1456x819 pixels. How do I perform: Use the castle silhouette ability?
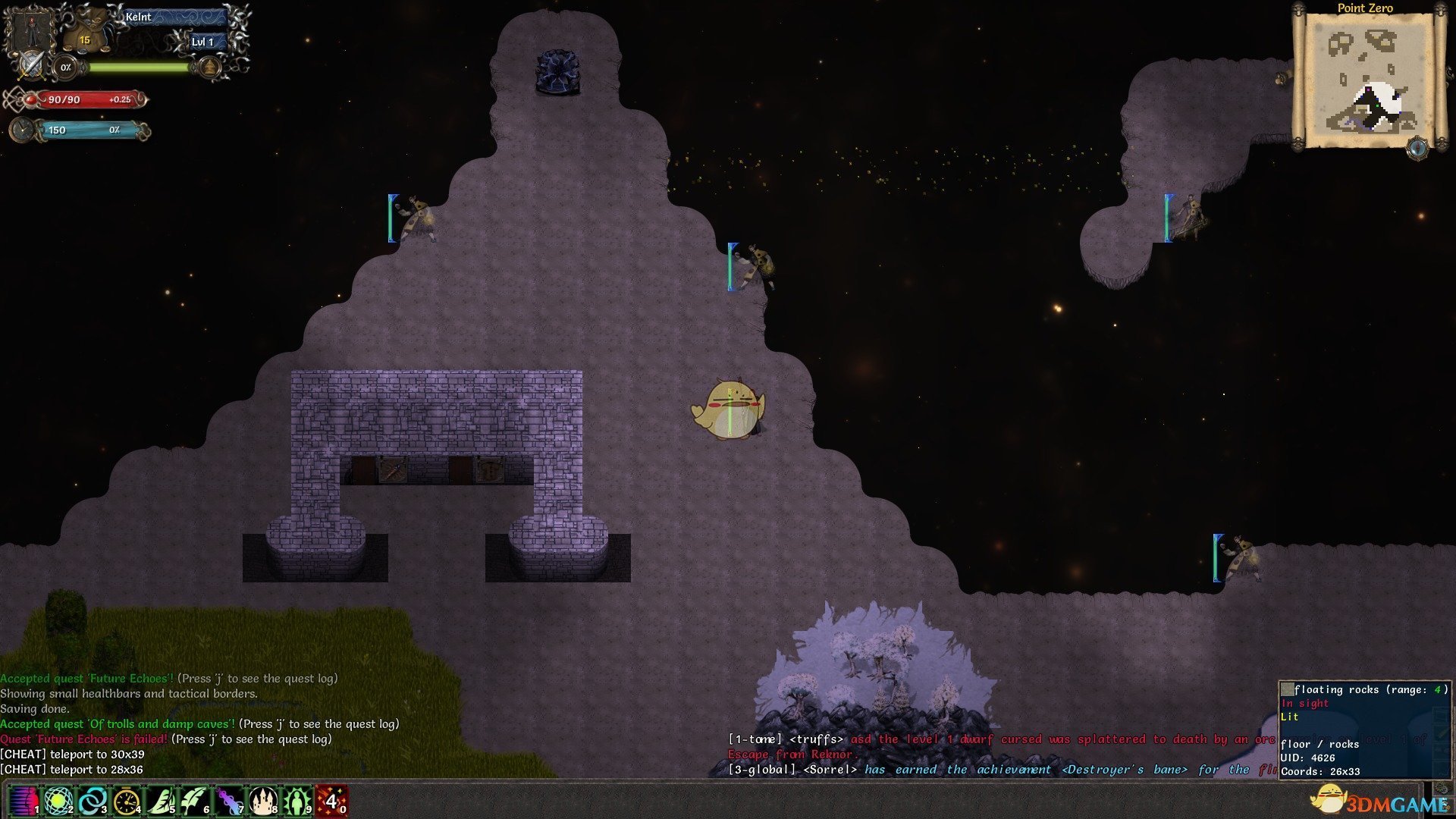(x=263, y=801)
